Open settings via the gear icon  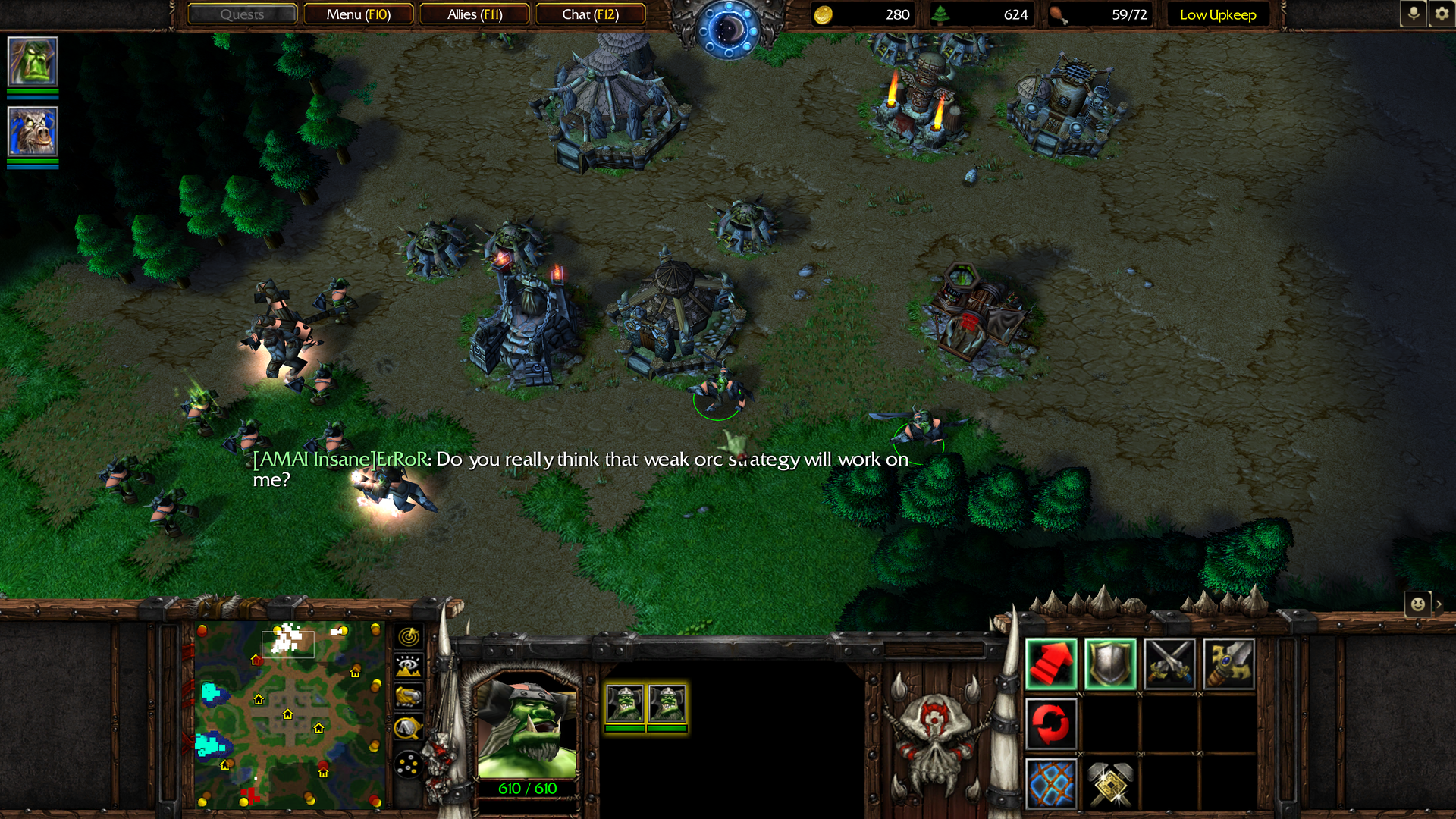[x=1442, y=14]
